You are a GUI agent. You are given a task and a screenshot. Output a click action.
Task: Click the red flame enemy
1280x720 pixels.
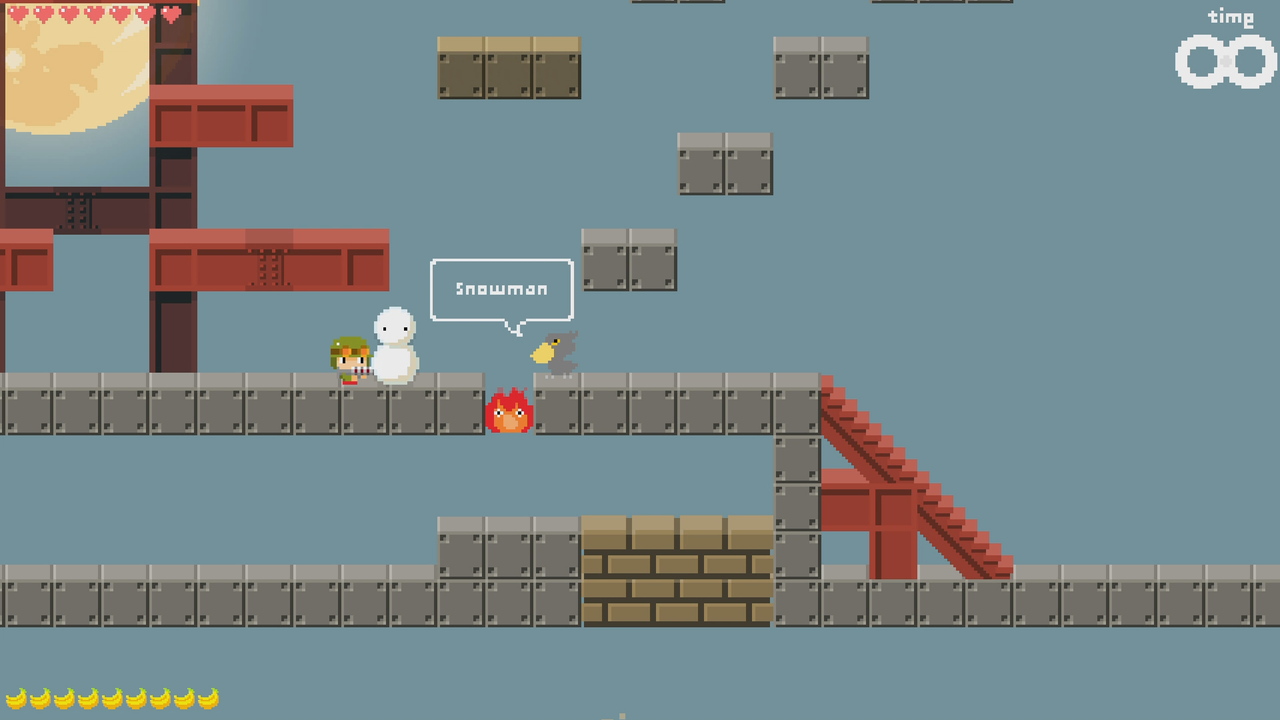pos(510,412)
